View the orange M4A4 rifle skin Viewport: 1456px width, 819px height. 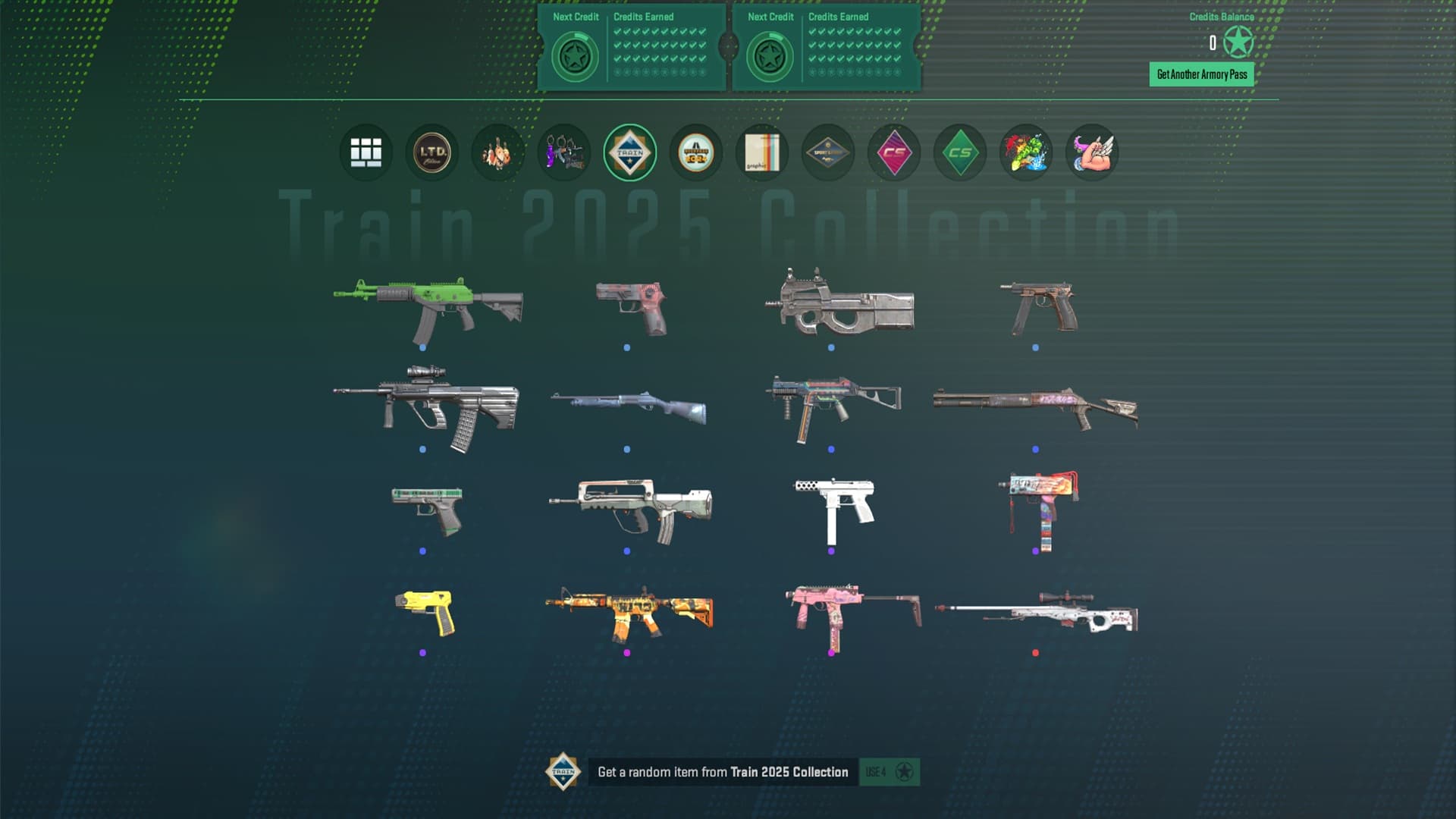(x=629, y=611)
